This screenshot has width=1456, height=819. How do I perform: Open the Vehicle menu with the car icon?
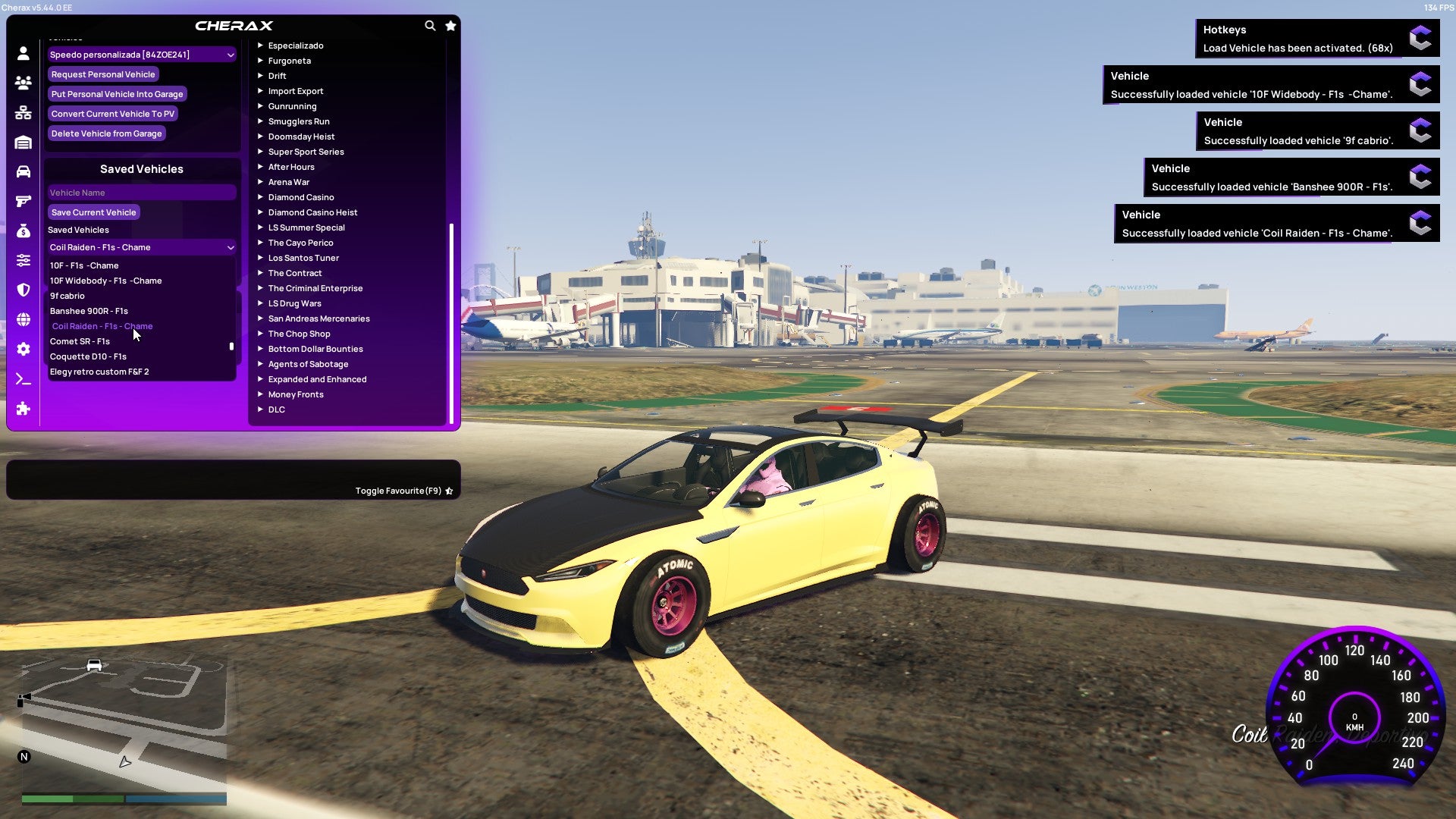point(23,171)
